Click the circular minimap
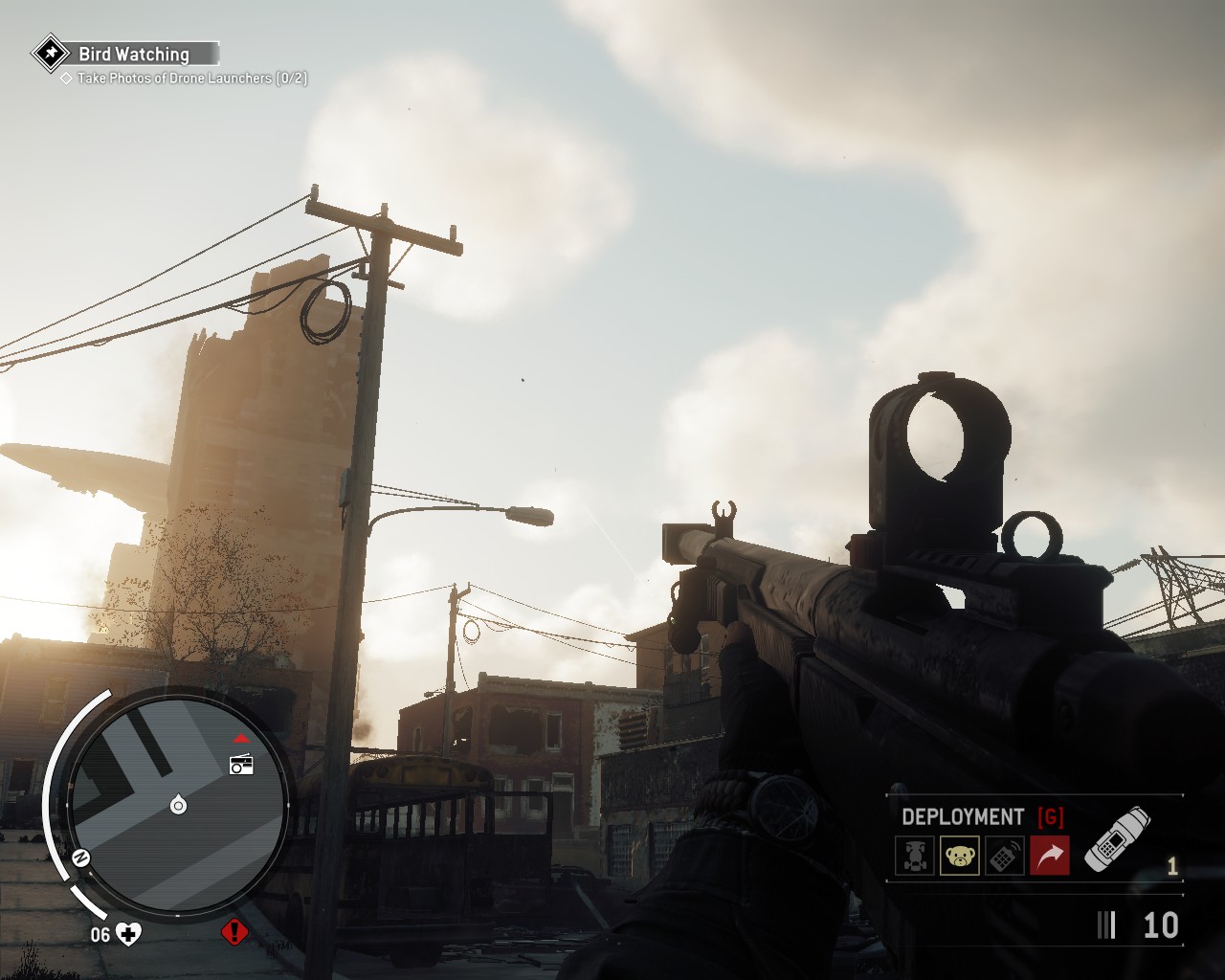 click(x=178, y=802)
